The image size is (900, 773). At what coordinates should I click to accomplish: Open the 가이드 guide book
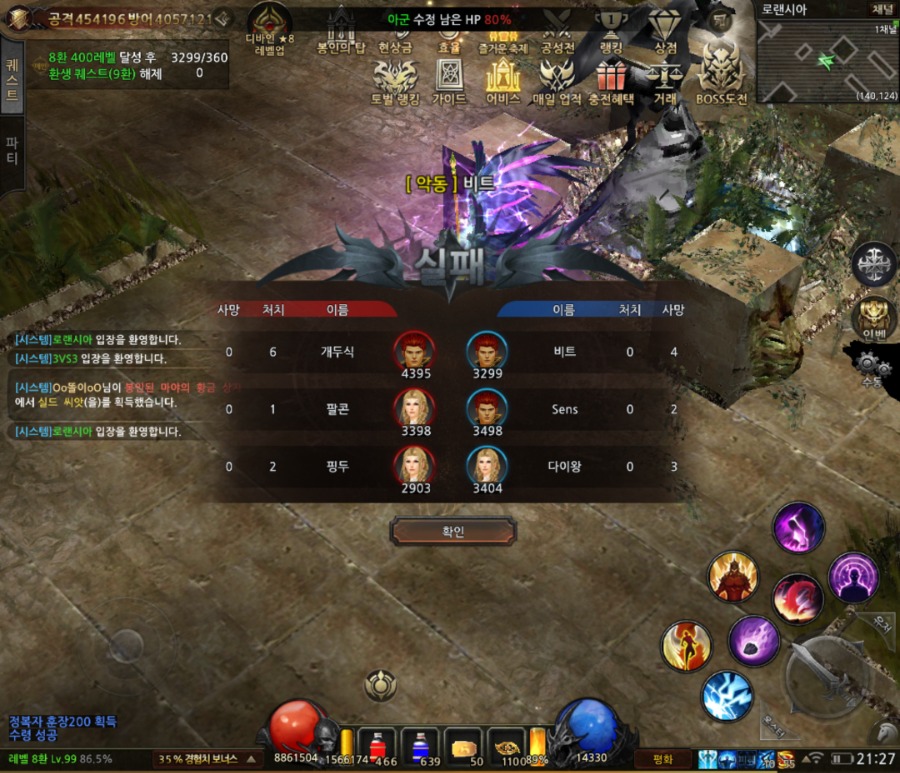(x=449, y=79)
